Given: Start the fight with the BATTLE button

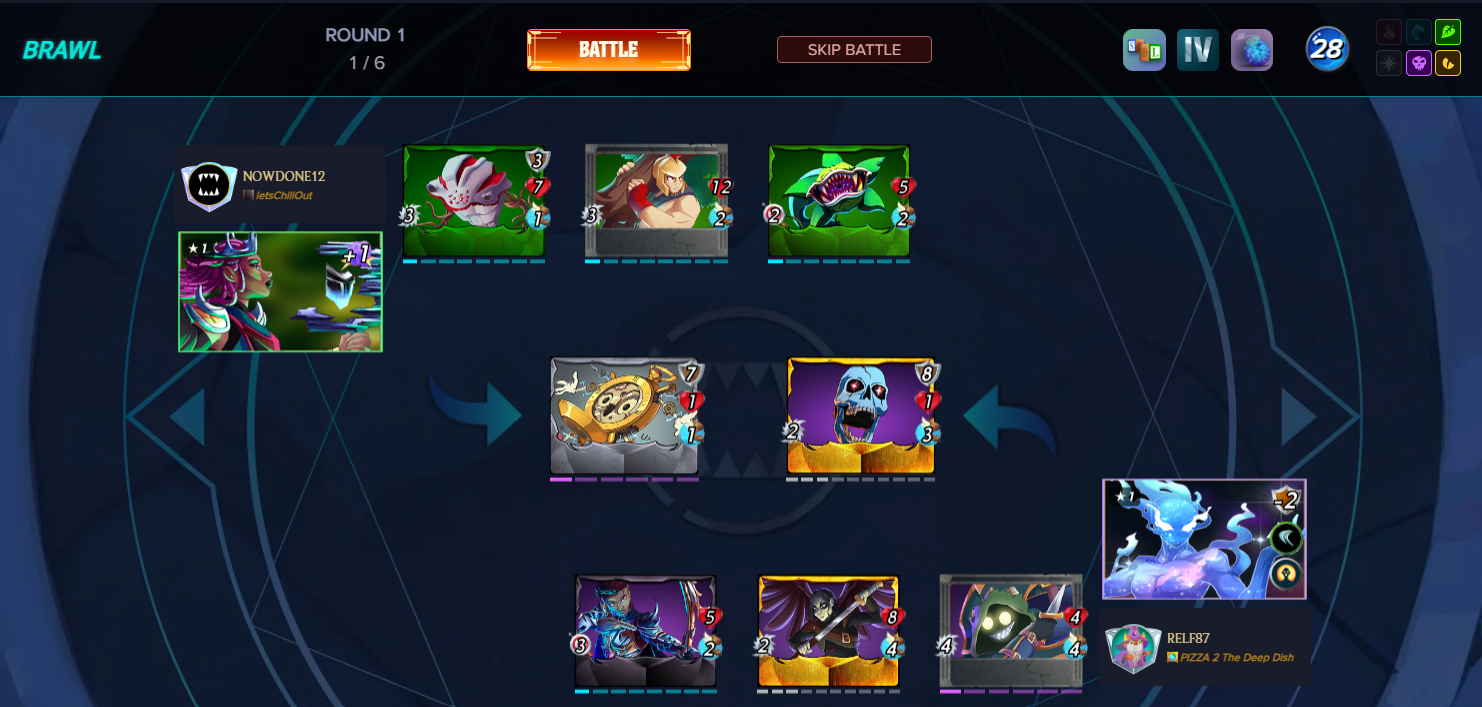Looking at the screenshot, I should coord(608,50).
